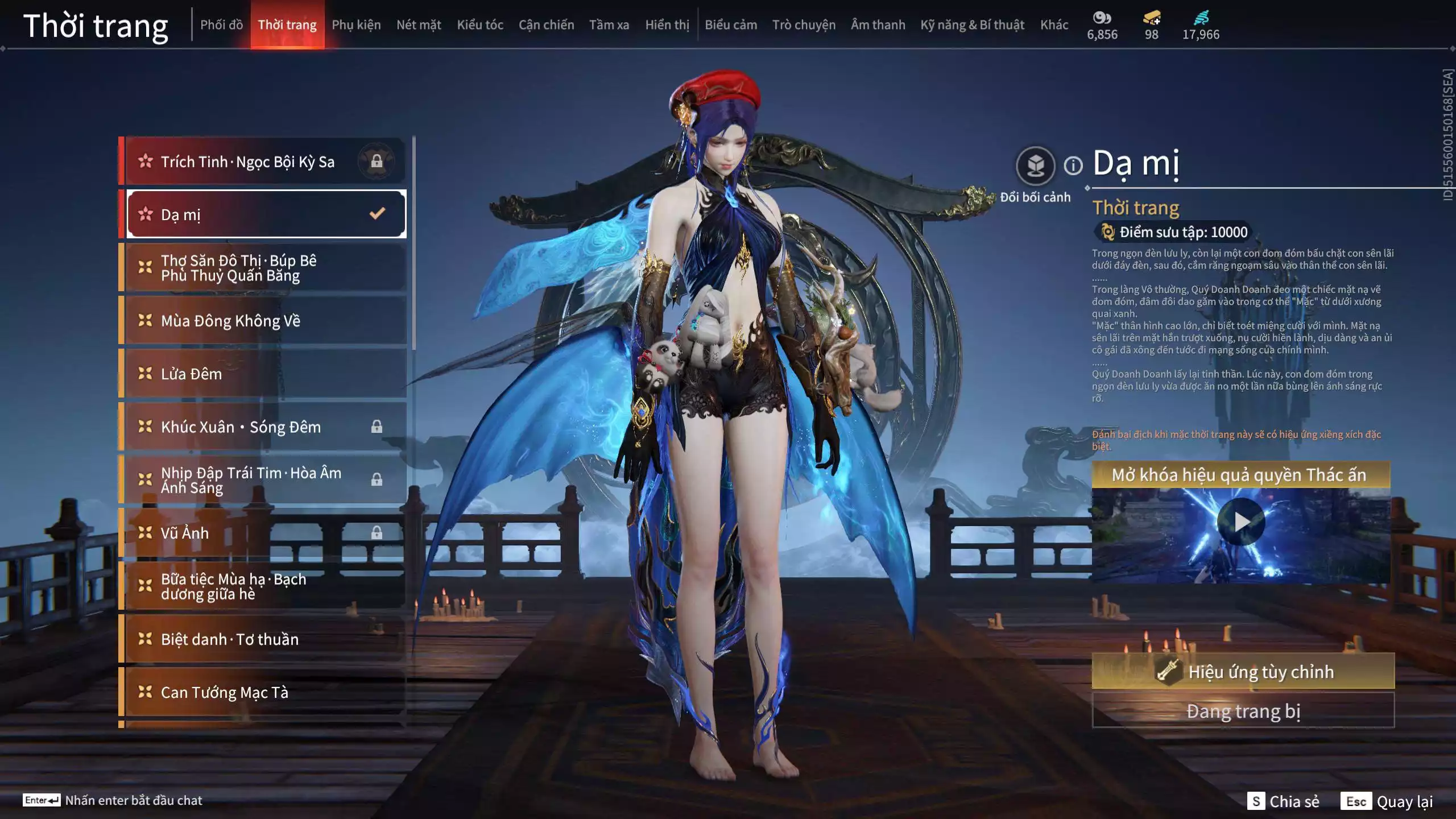This screenshot has height=819, width=1456.
Task: Expand the 'Khác' menu option
Action: 1054,24
